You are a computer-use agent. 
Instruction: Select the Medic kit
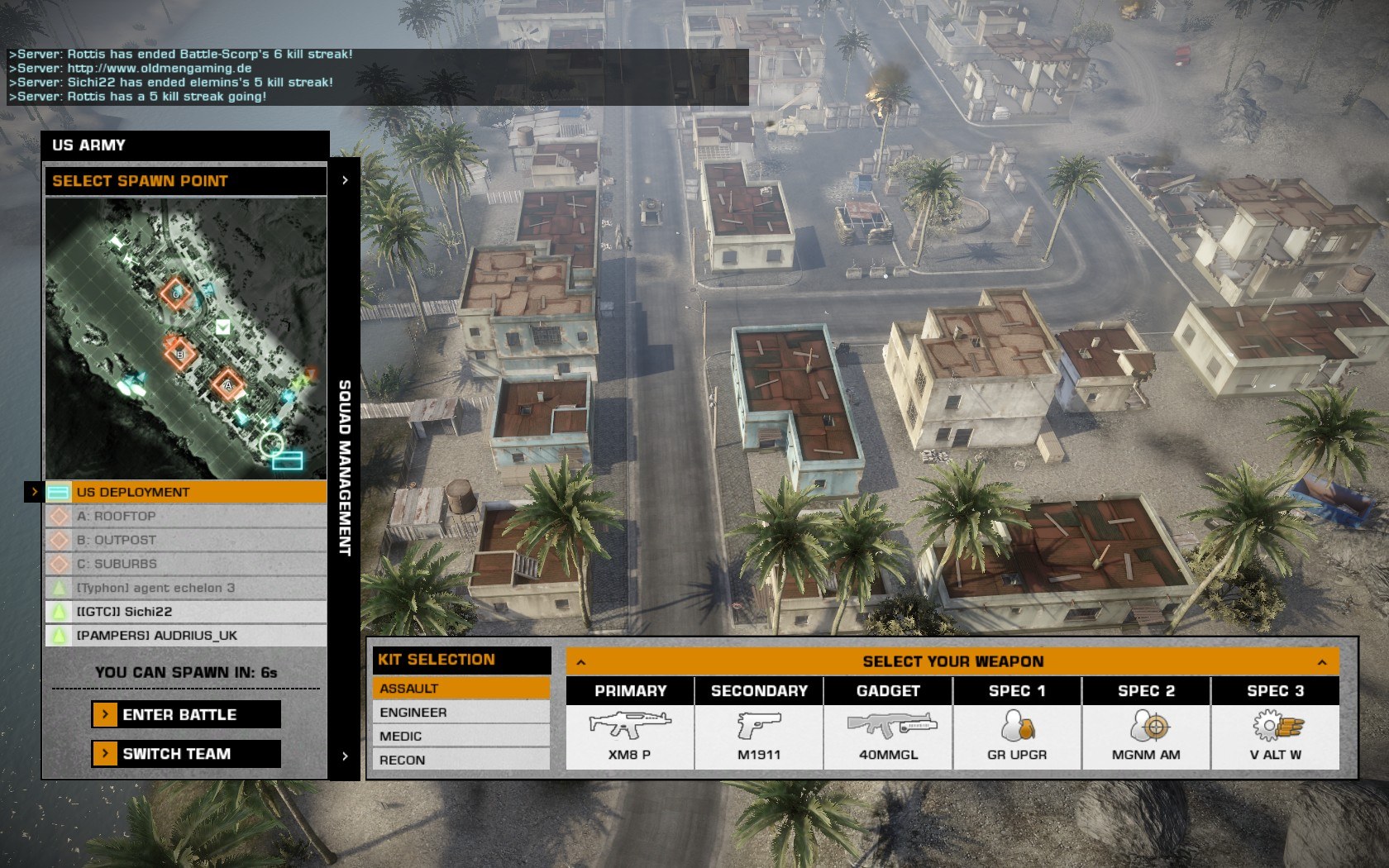(461, 736)
